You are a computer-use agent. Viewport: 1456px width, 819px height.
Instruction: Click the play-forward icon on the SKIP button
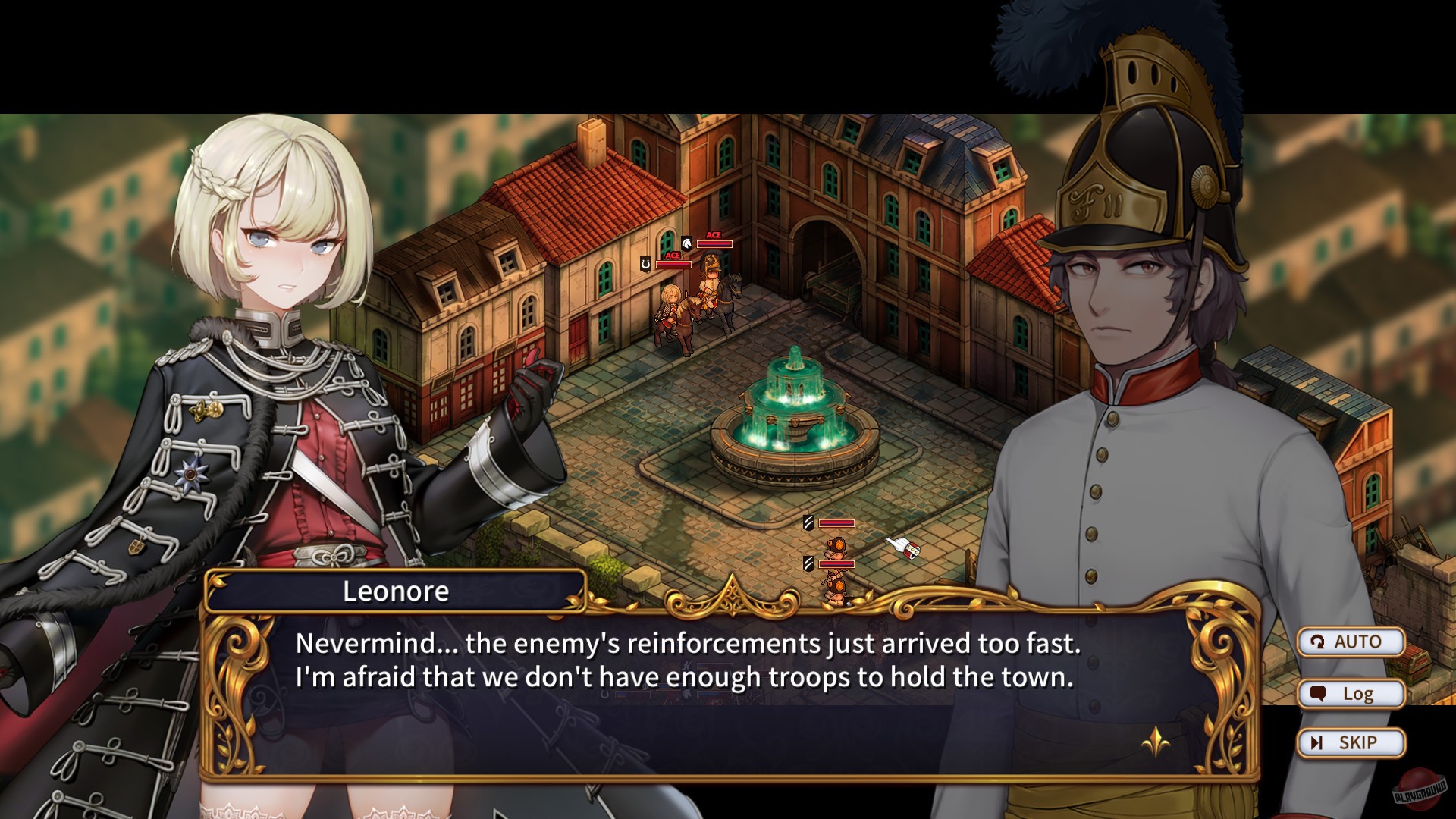[x=1317, y=742]
